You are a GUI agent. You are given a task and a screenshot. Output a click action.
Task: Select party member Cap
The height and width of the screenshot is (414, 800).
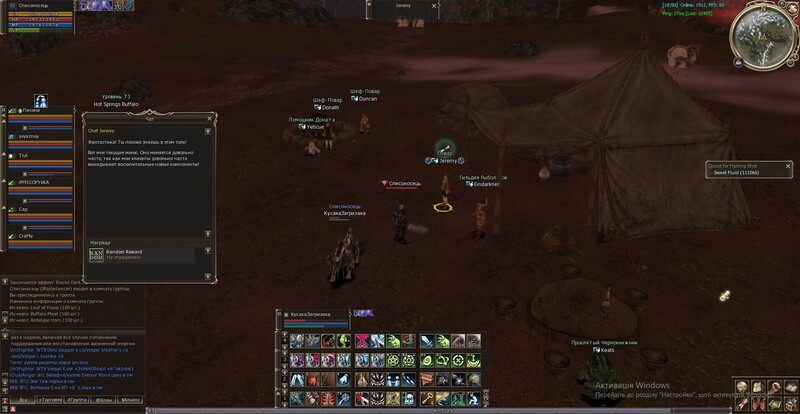(x=24, y=210)
